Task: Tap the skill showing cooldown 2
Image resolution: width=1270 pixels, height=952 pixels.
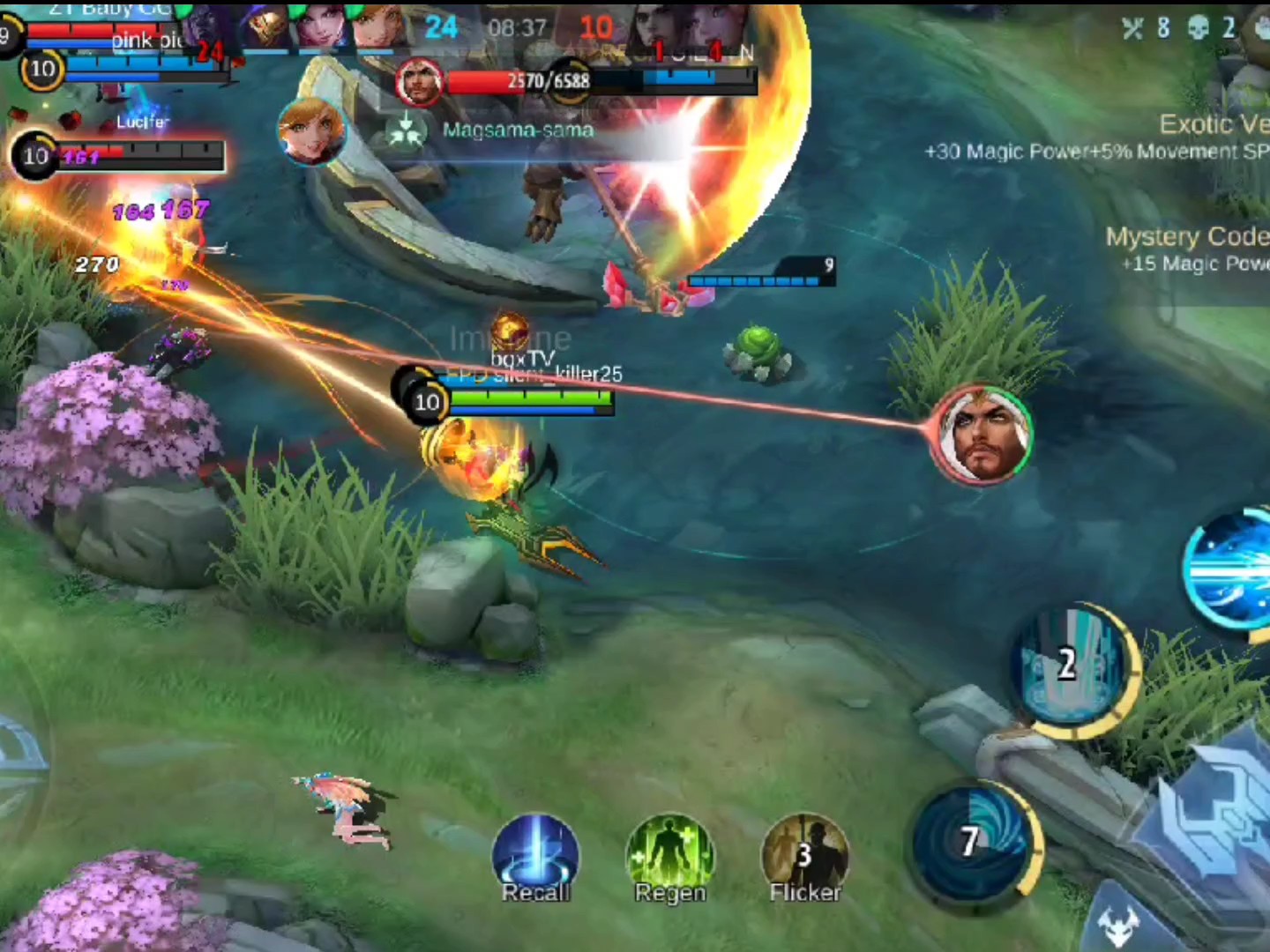Action: tap(1071, 666)
